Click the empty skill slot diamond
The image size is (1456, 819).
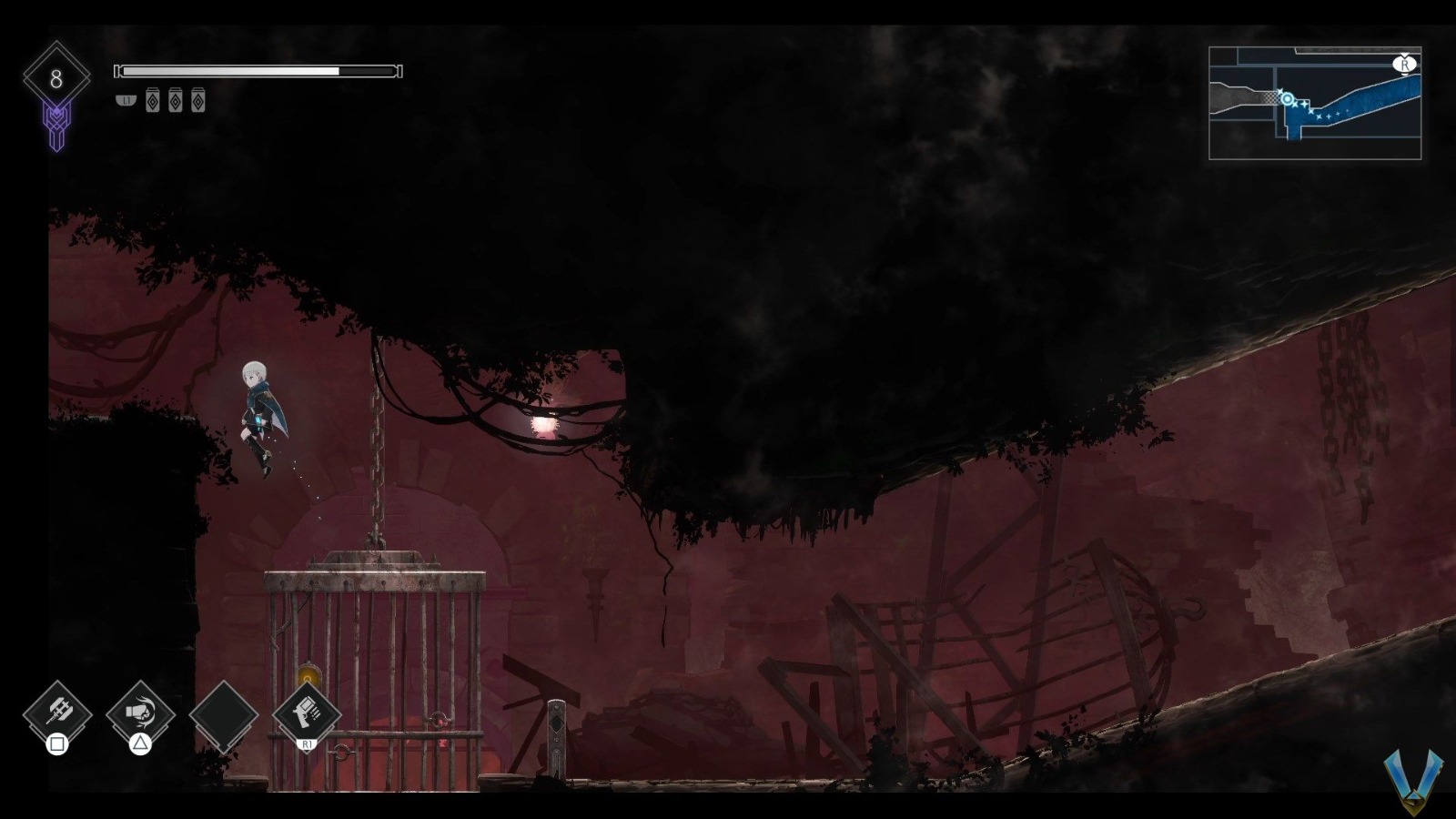point(223,715)
